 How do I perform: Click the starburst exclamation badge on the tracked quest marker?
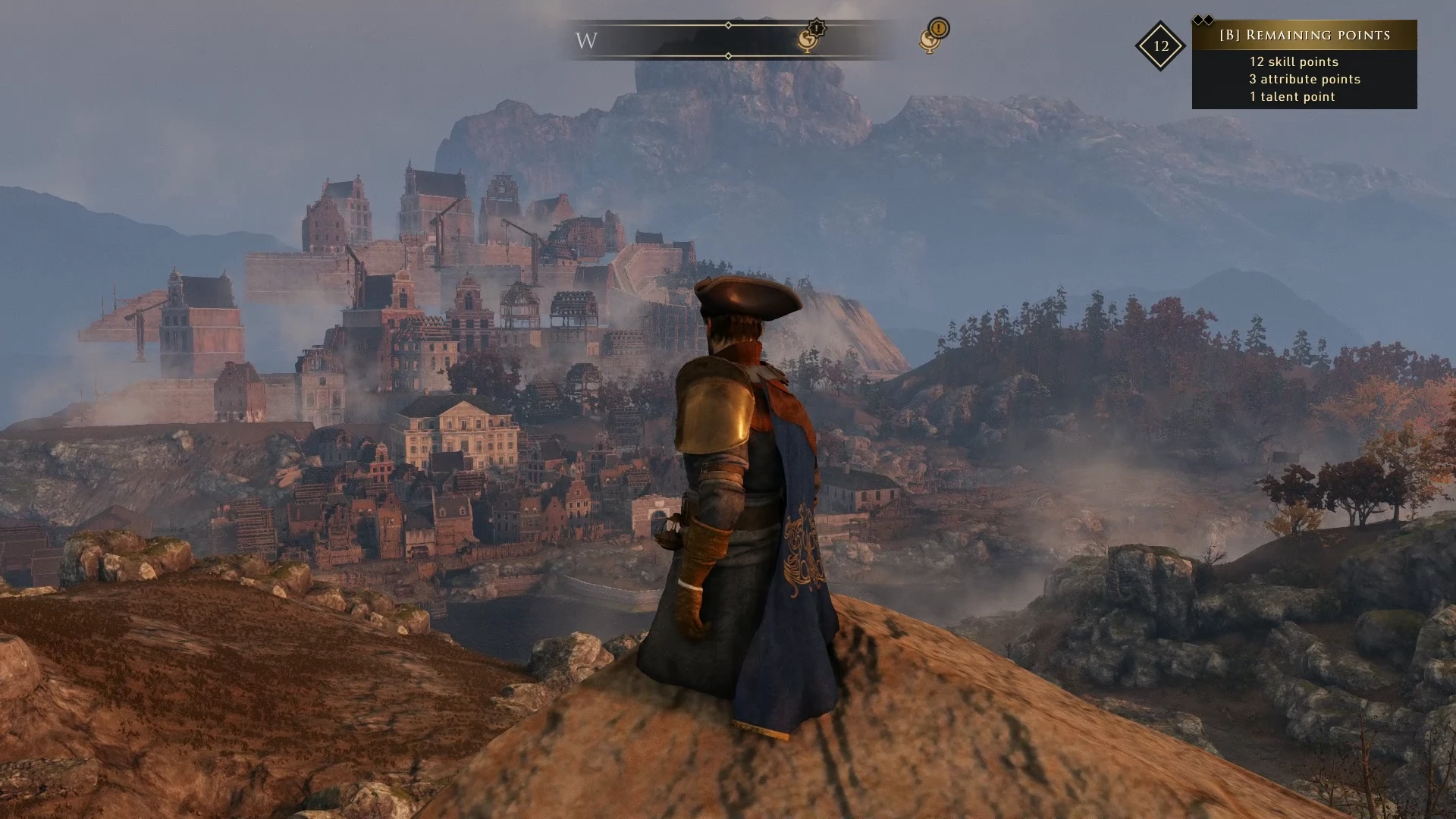[x=816, y=28]
